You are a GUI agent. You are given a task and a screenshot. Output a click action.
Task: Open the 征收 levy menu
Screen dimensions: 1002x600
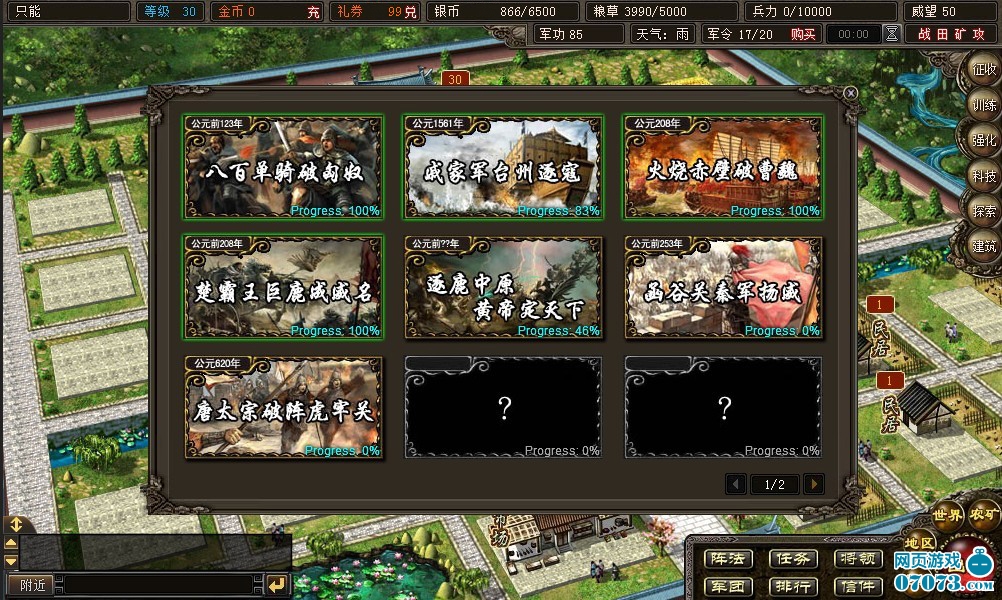pos(982,71)
